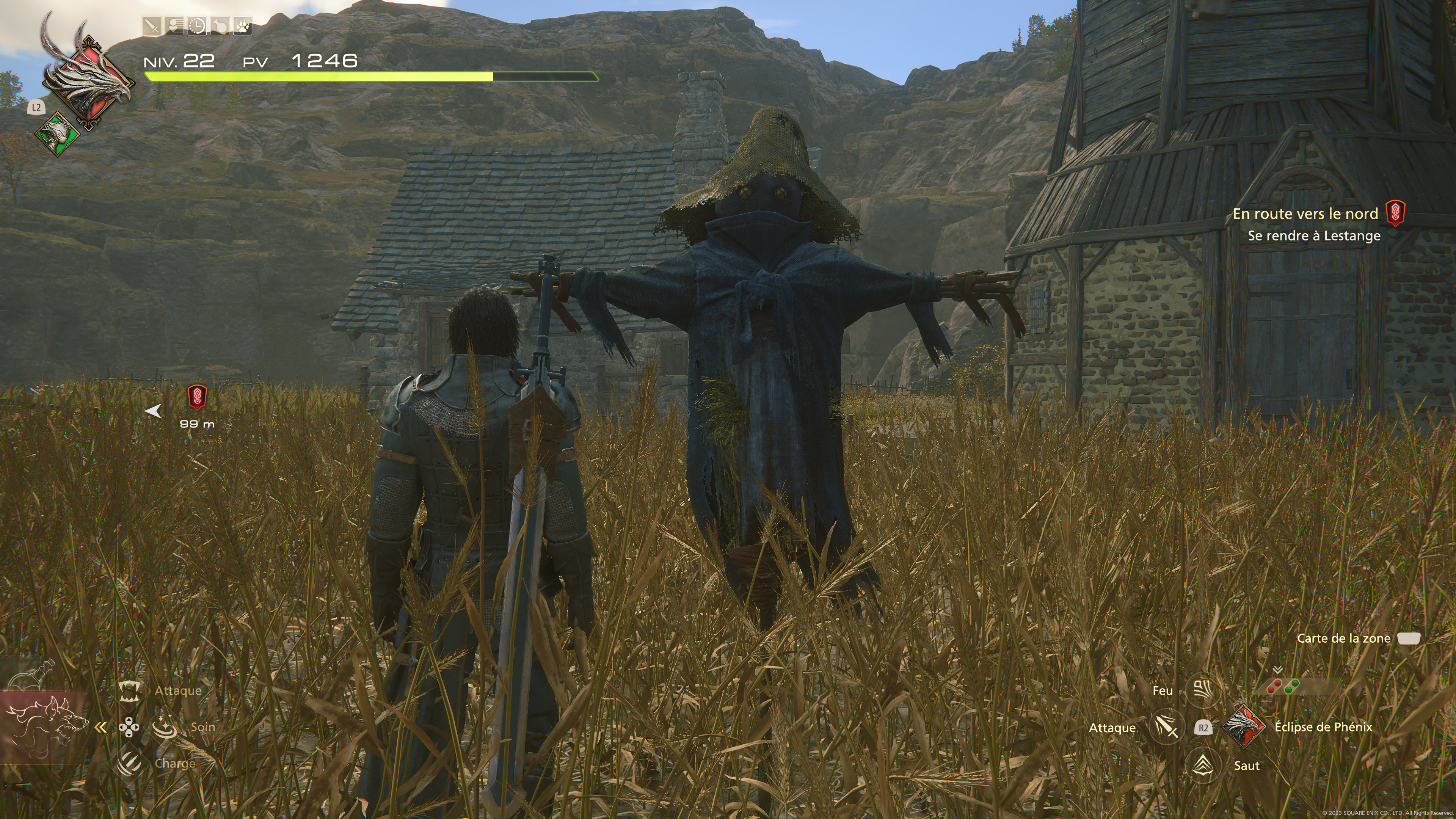The width and height of the screenshot is (1456, 819).
Task: Click the sword accessory status icon
Action: pyautogui.click(x=152, y=26)
